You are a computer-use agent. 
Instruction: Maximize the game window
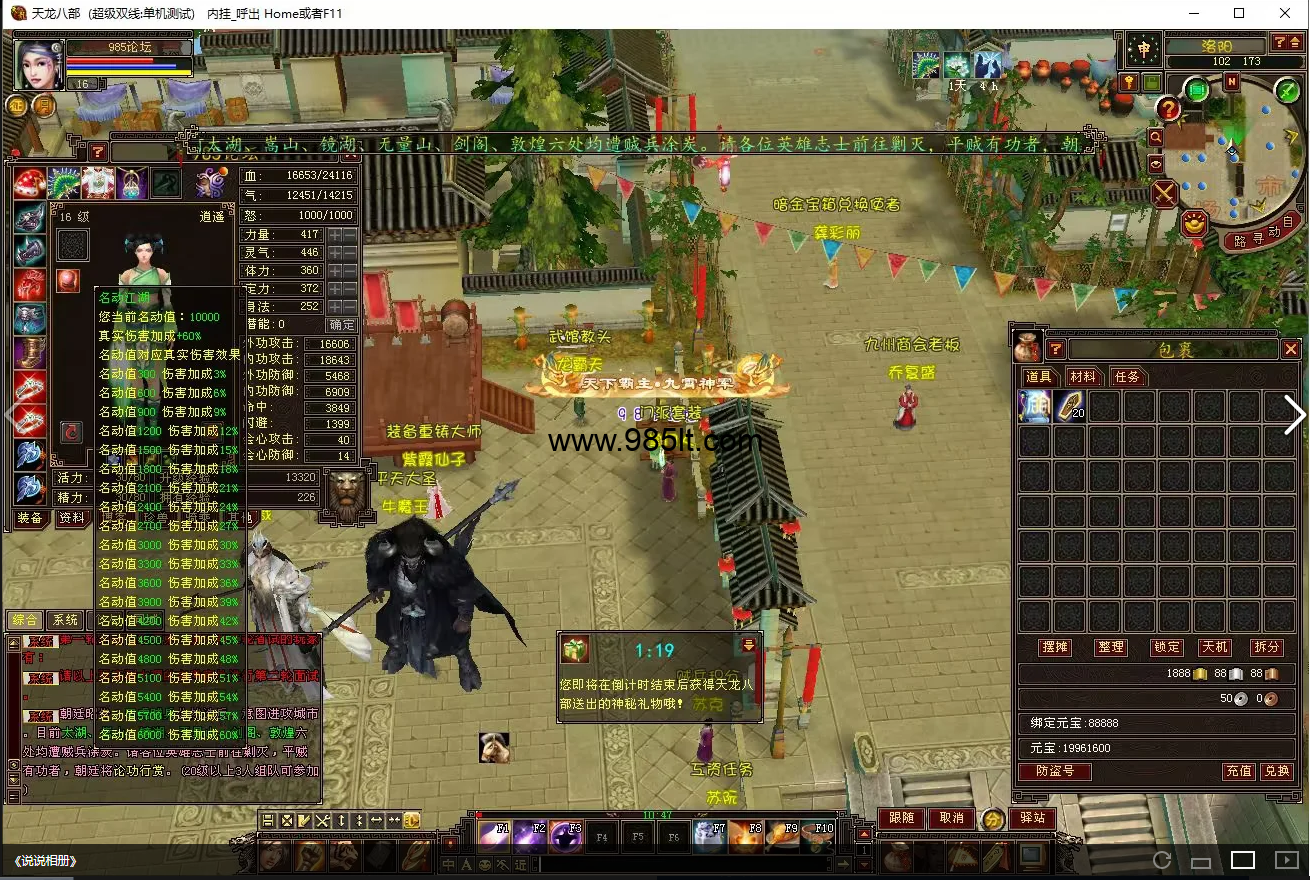tap(1239, 14)
